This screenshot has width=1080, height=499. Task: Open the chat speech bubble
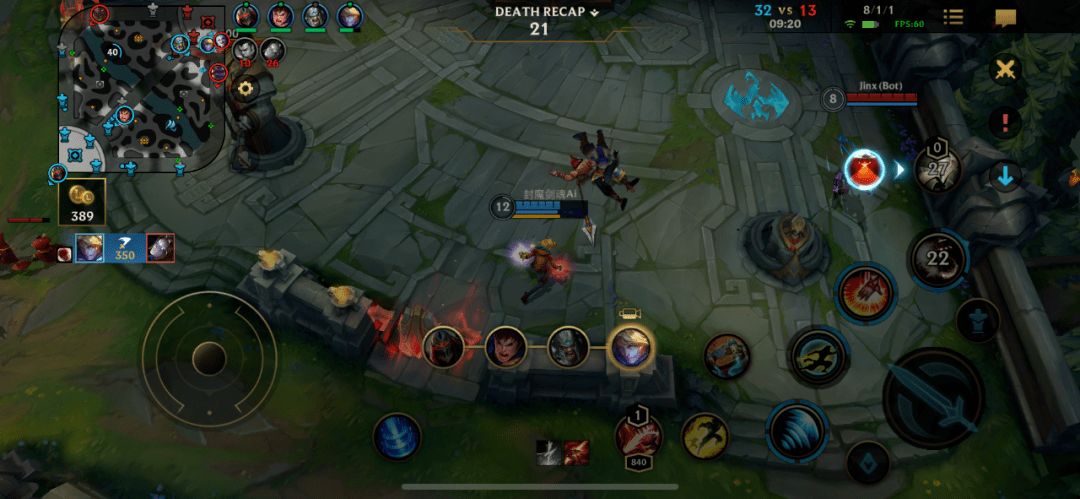click(x=1005, y=17)
